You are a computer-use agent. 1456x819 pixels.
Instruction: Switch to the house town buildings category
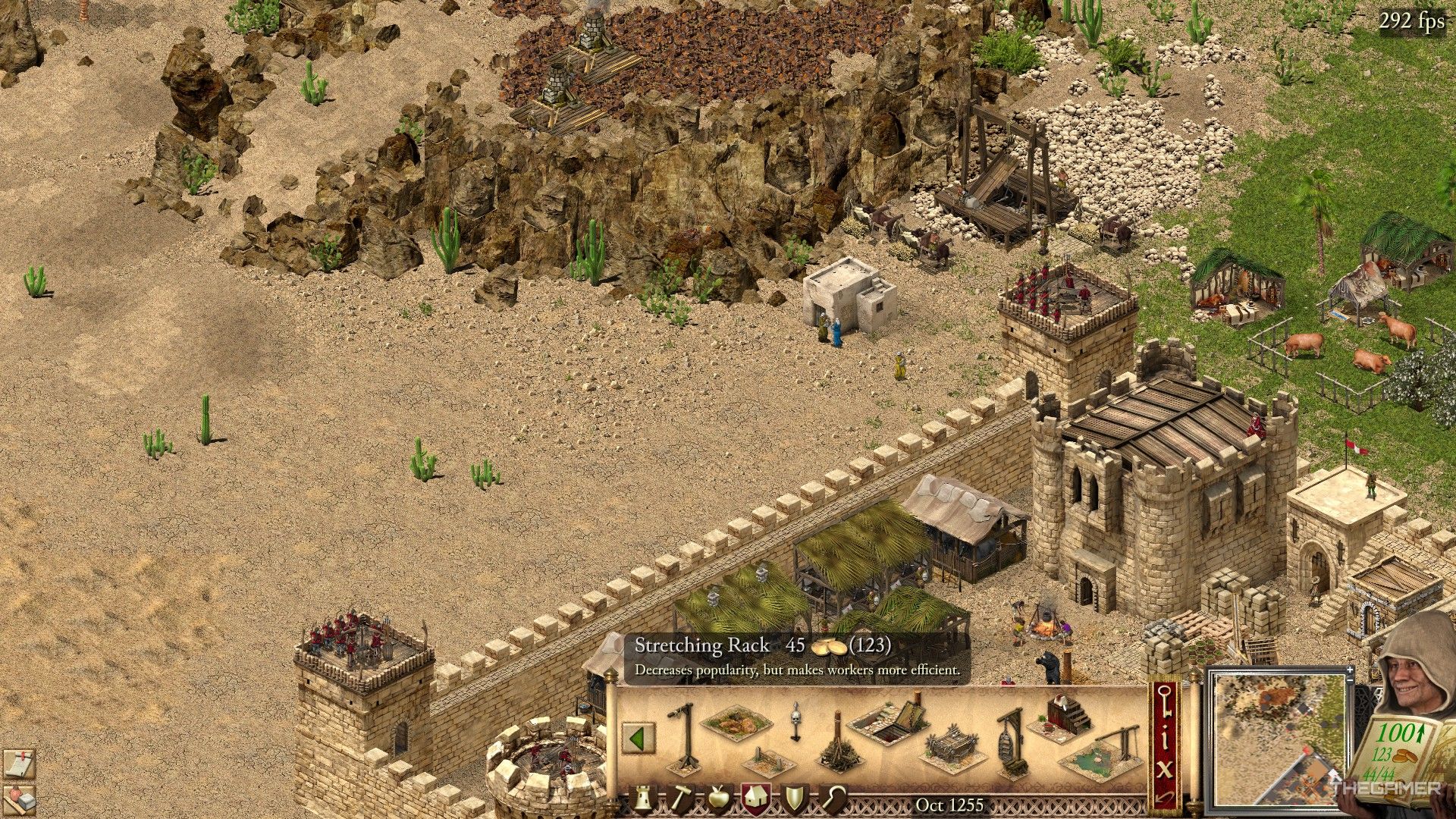[756, 799]
